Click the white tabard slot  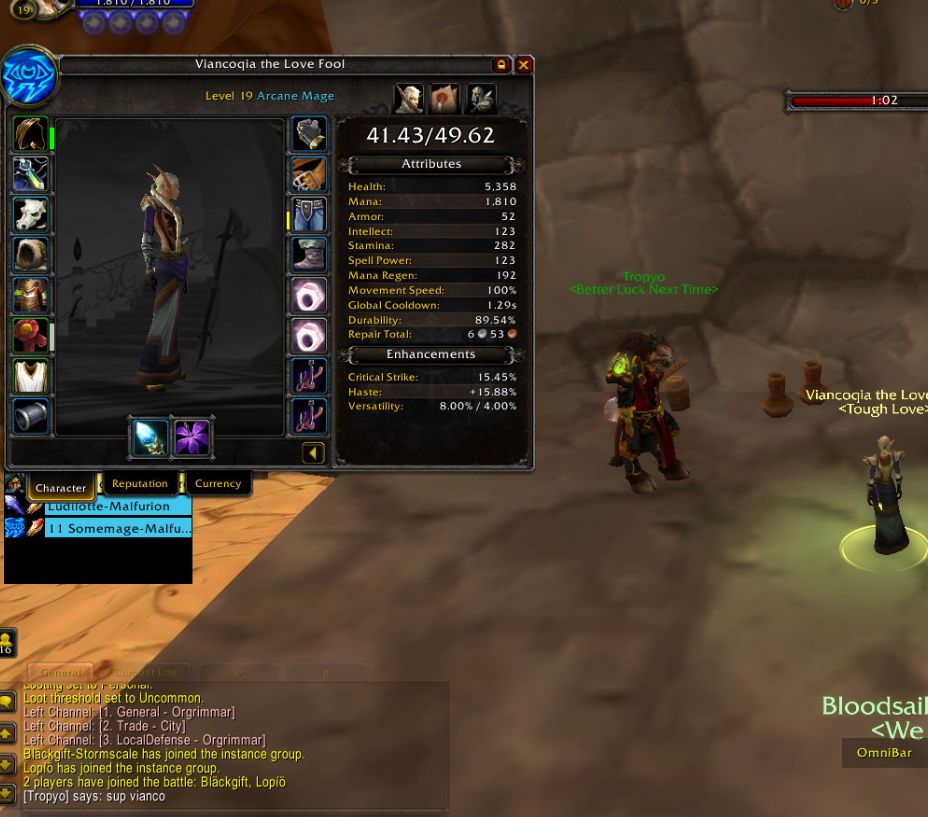(30, 376)
